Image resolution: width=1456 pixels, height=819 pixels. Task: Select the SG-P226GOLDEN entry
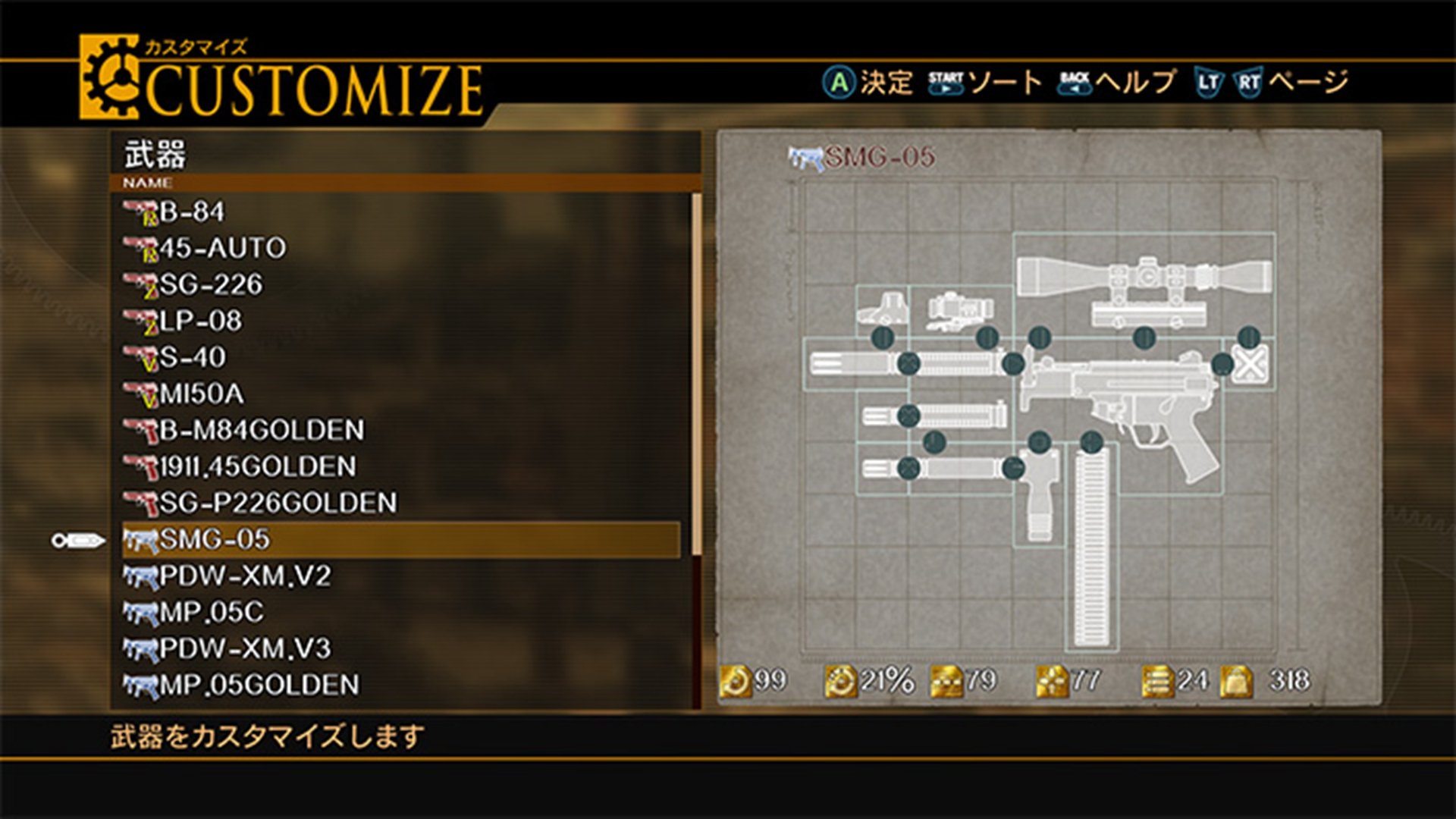pyautogui.click(x=278, y=503)
